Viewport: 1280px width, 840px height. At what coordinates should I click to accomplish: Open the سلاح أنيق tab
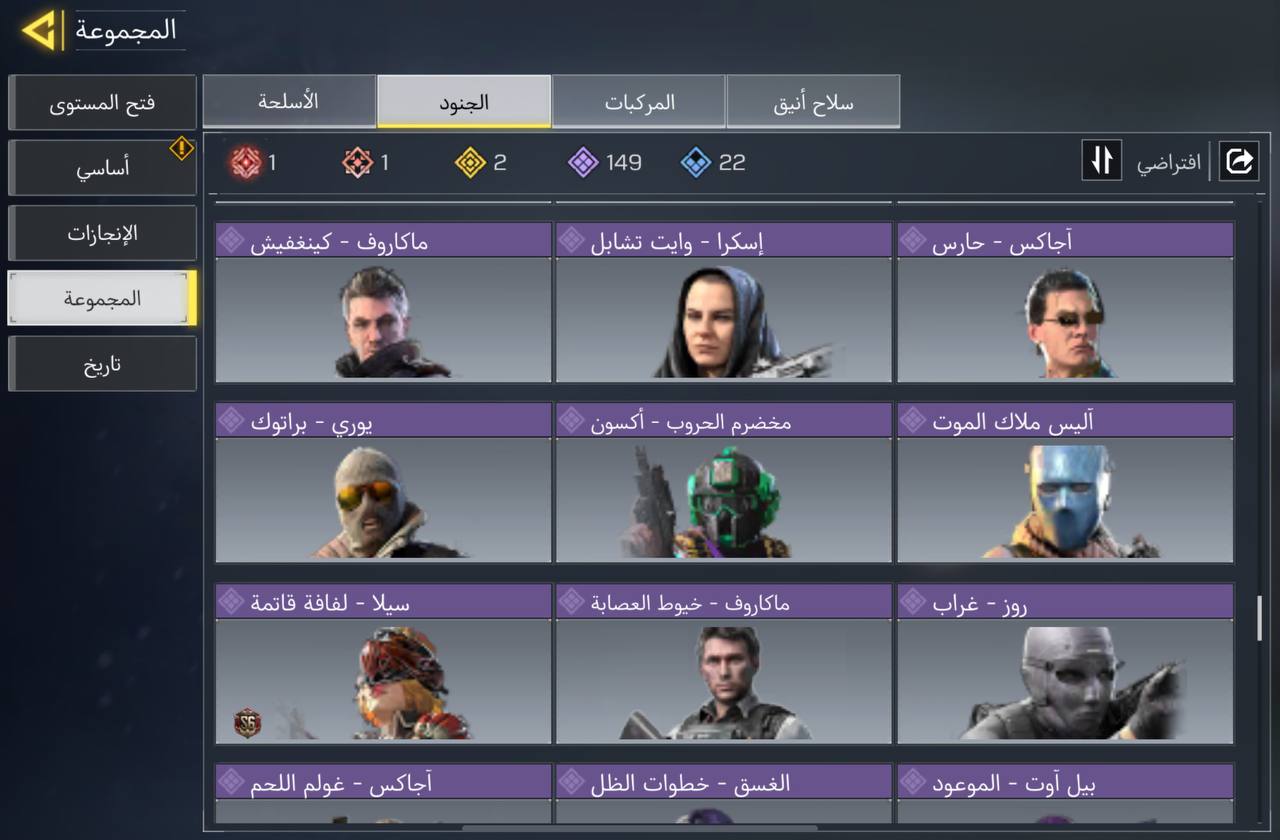812,100
